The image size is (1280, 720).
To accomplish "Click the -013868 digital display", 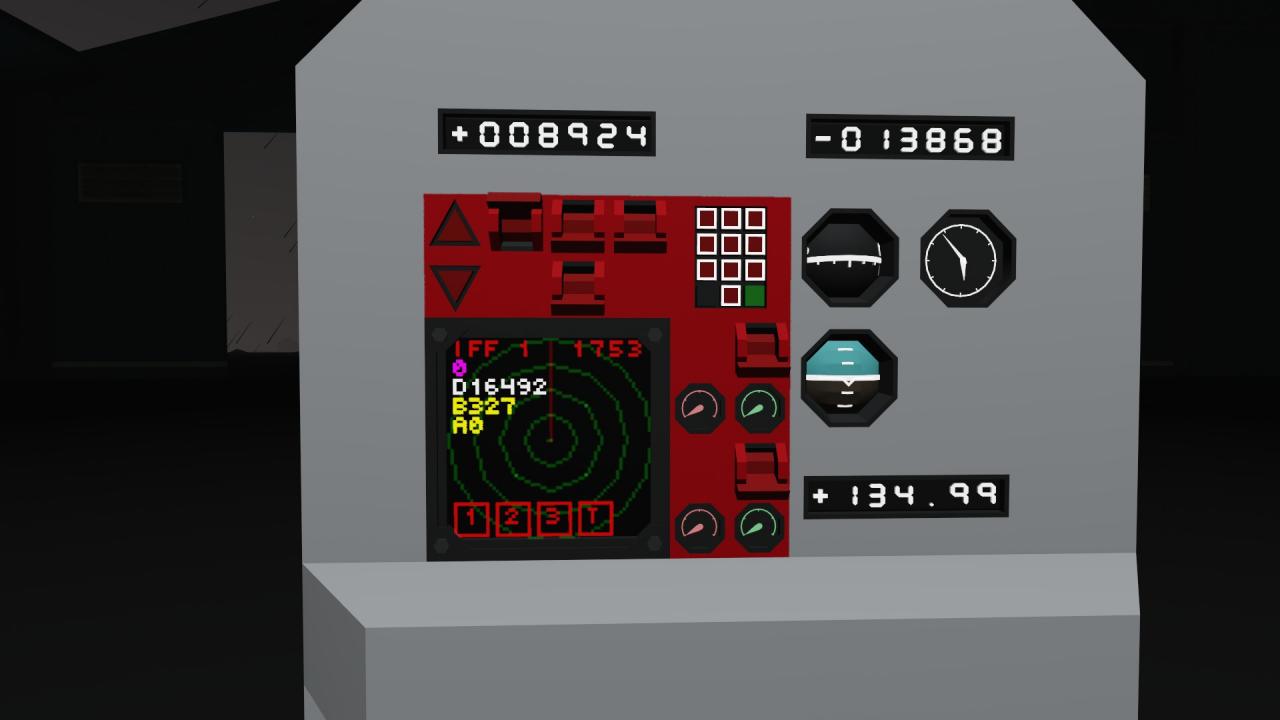I will tap(908, 139).
